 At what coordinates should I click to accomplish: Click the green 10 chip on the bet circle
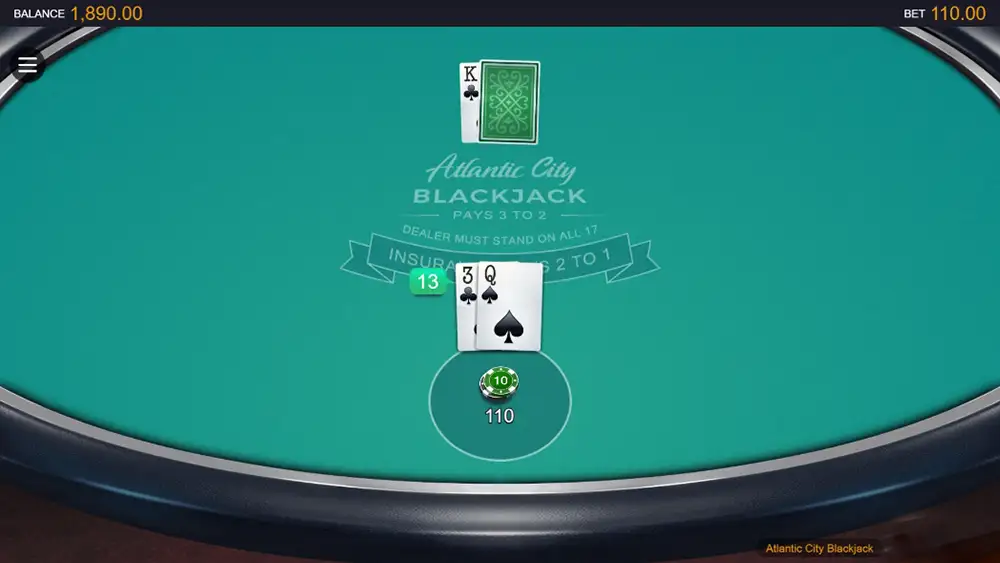pyautogui.click(x=500, y=382)
